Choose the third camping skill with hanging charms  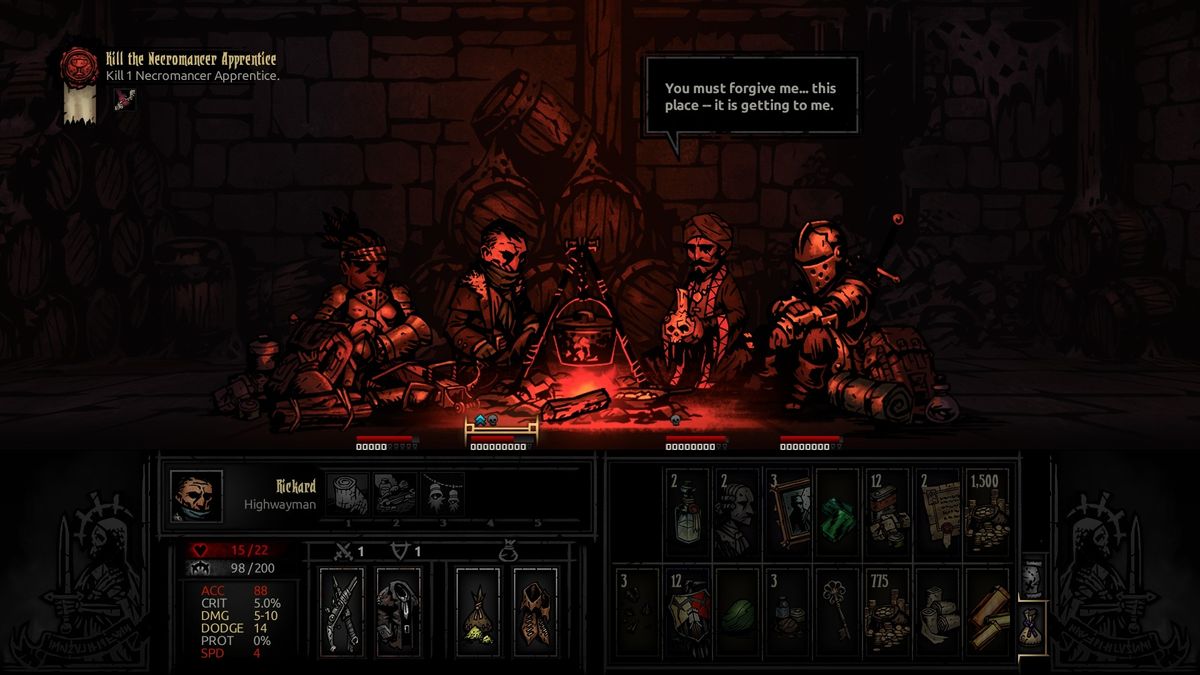pos(442,493)
